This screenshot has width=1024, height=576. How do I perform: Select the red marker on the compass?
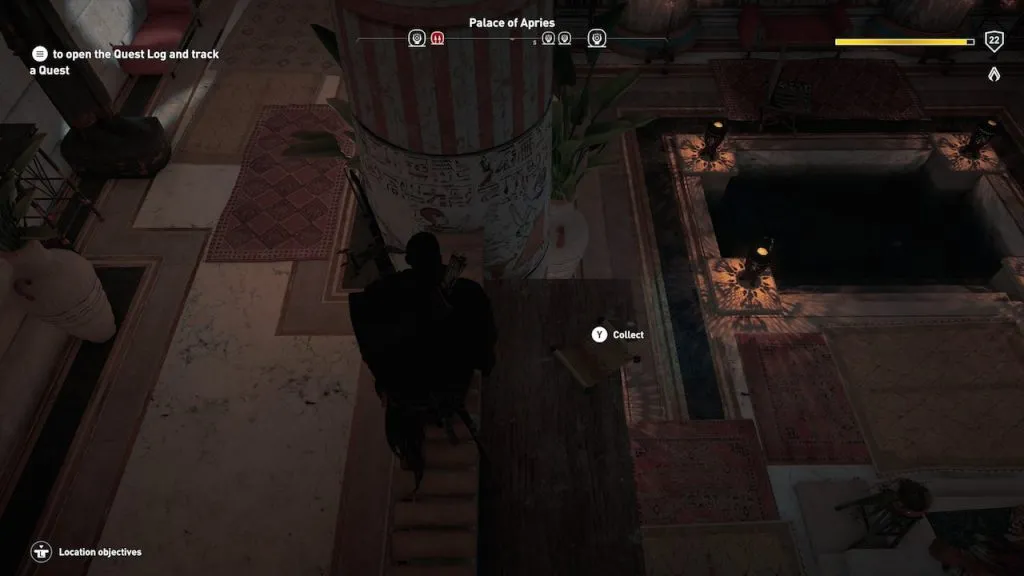click(438, 39)
